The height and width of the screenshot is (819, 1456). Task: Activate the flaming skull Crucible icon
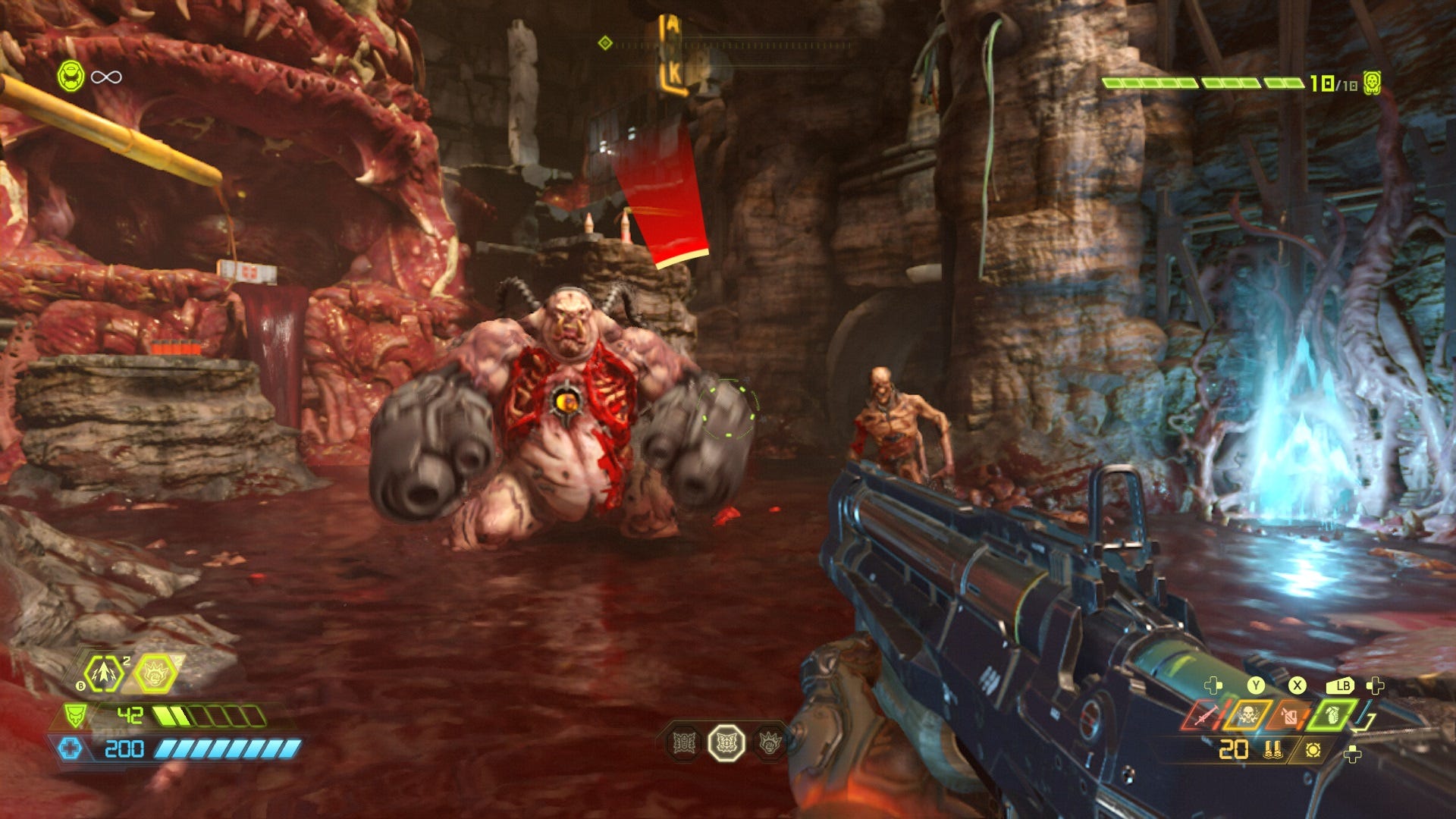tap(1247, 715)
